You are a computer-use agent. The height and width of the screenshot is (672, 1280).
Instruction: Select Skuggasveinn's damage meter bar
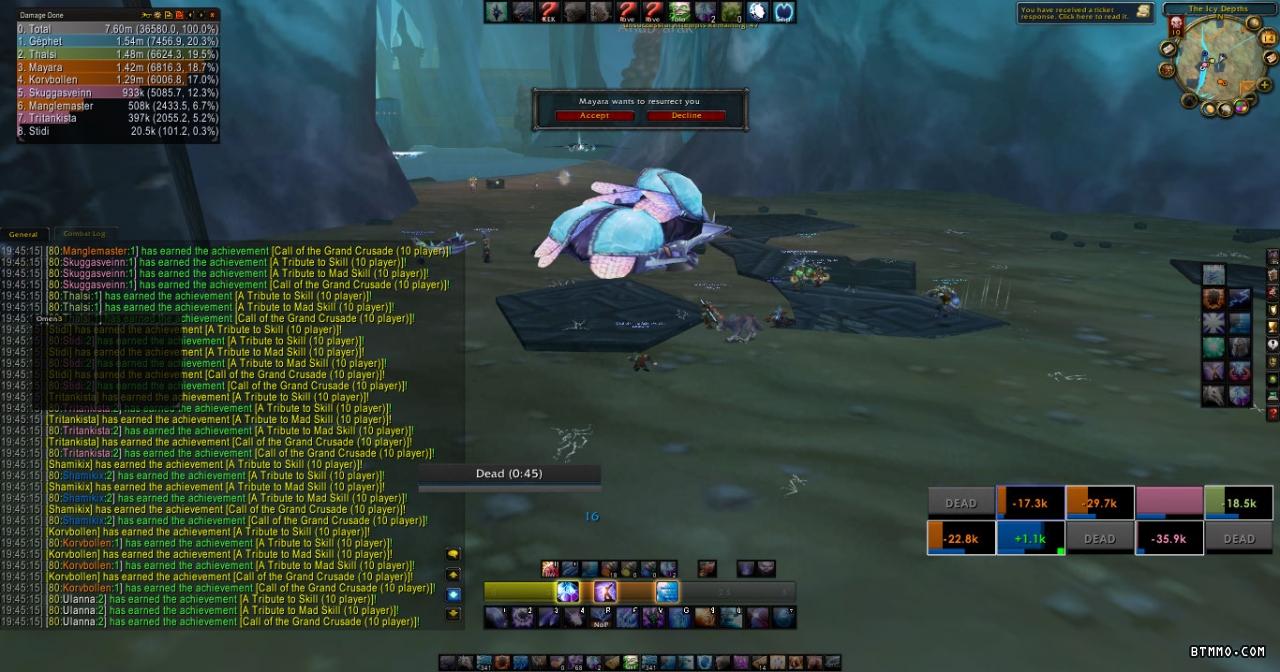coord(118,93)
